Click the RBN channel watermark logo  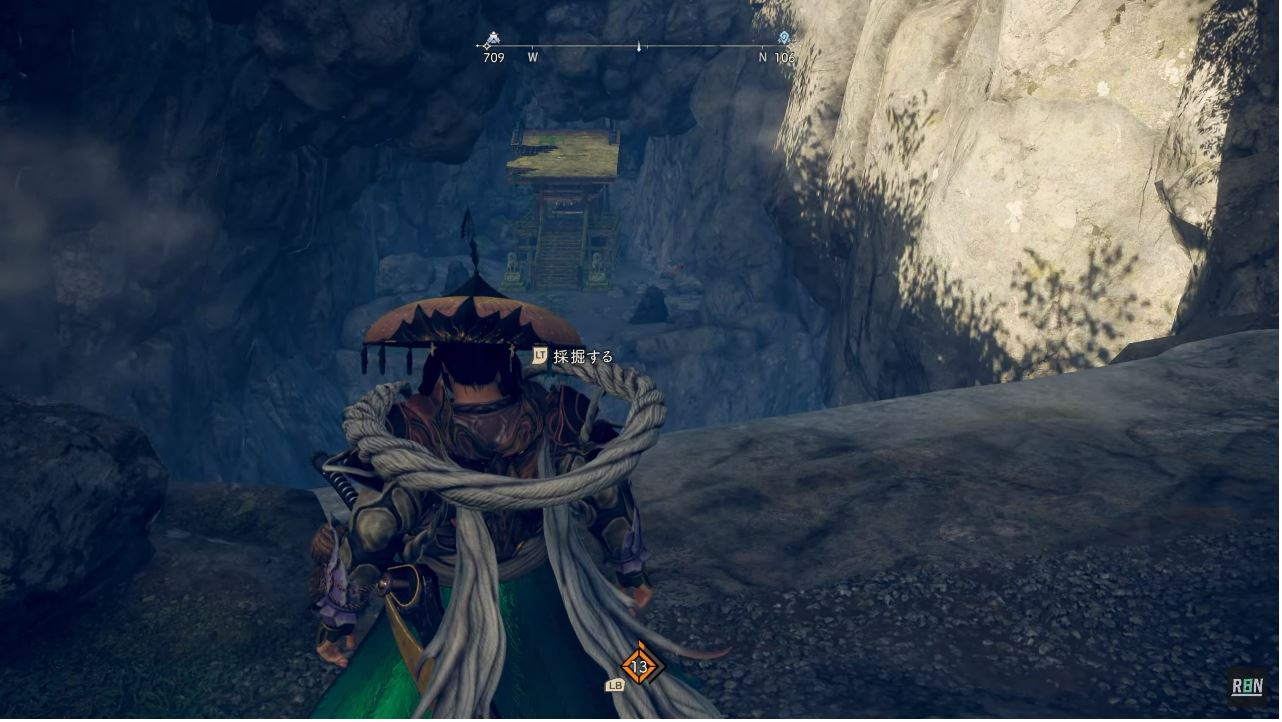[1246, 687]
